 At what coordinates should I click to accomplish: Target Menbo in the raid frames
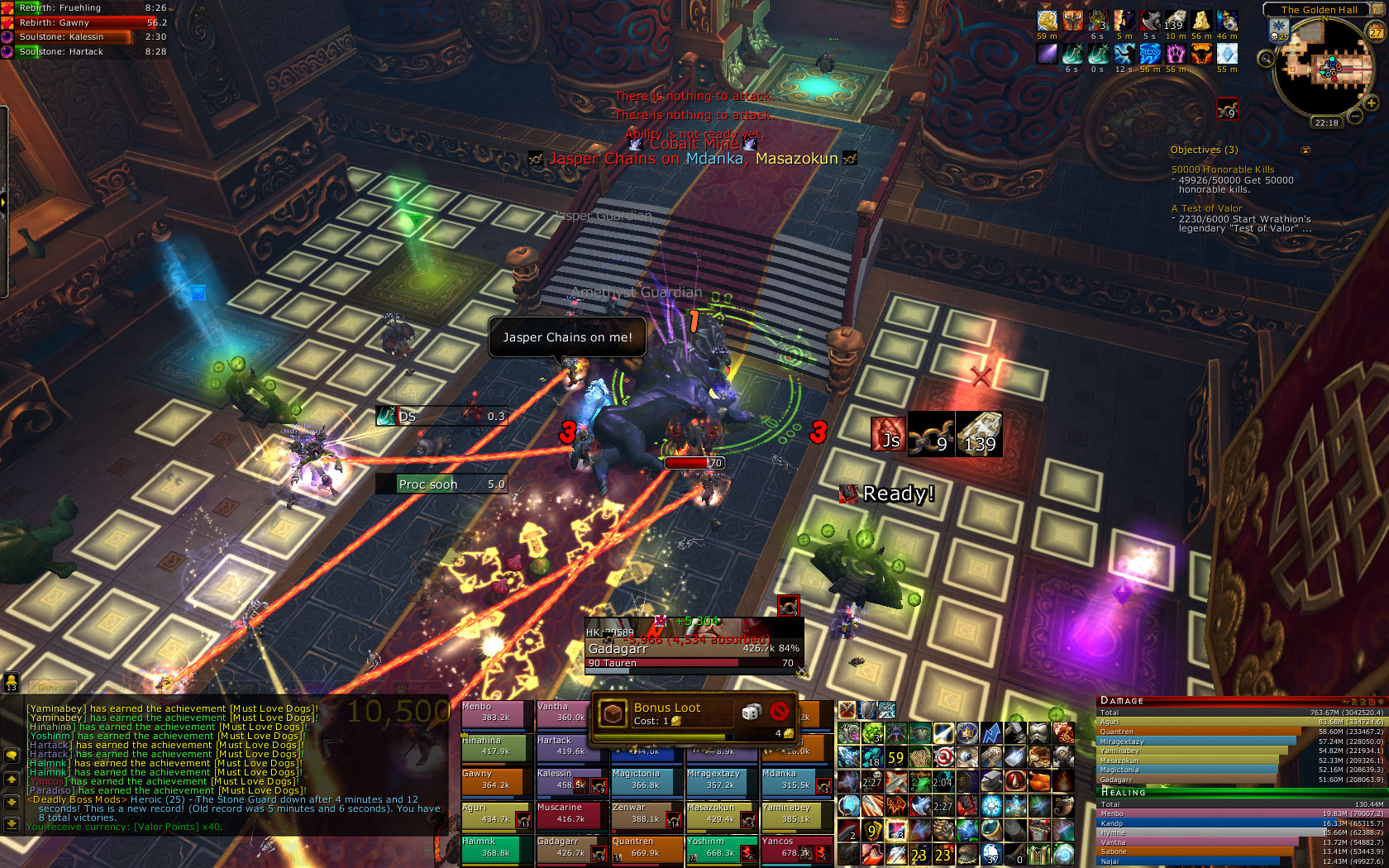click(x=494, y=713)
